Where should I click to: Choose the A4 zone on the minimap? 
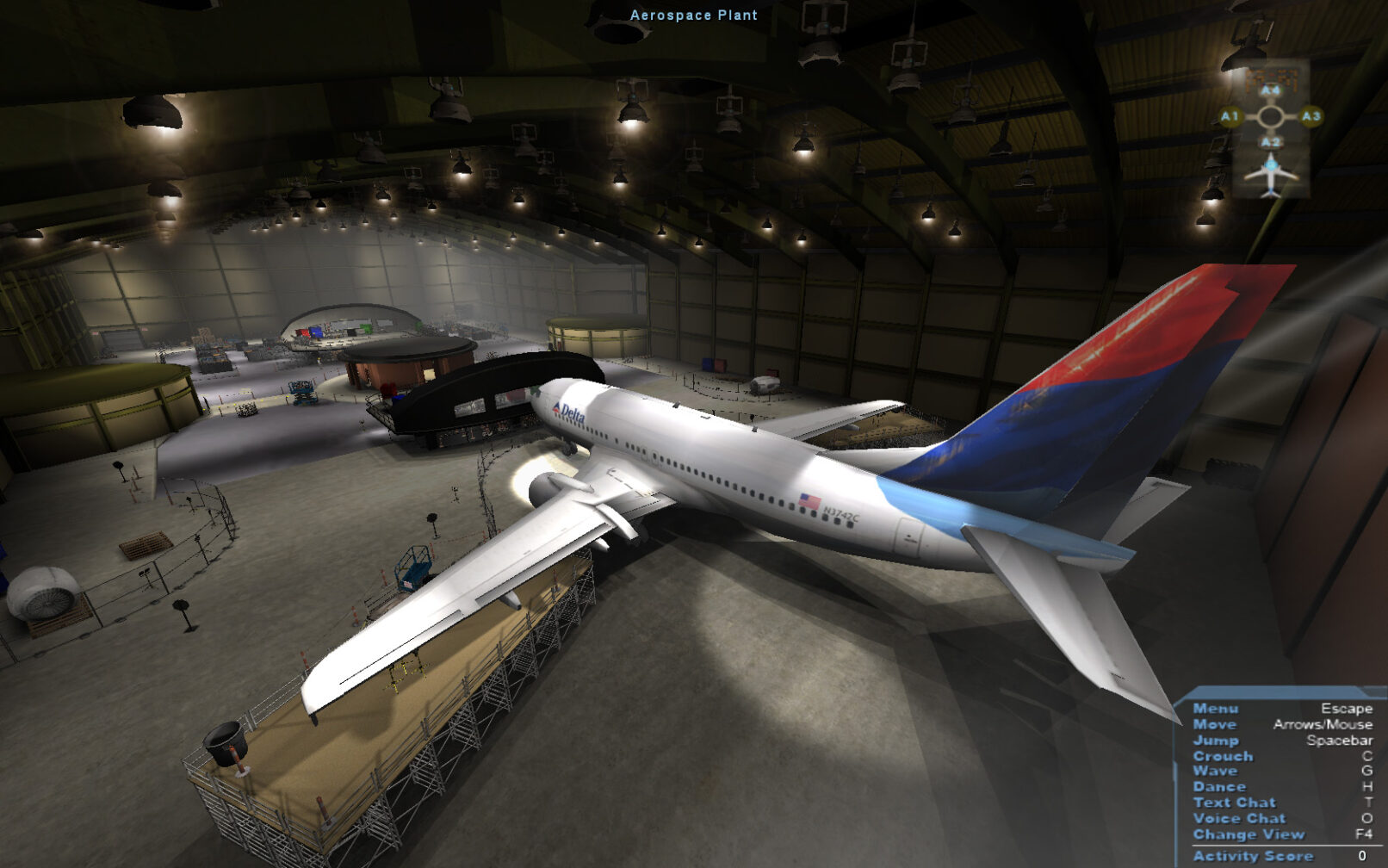[1271, 90]
